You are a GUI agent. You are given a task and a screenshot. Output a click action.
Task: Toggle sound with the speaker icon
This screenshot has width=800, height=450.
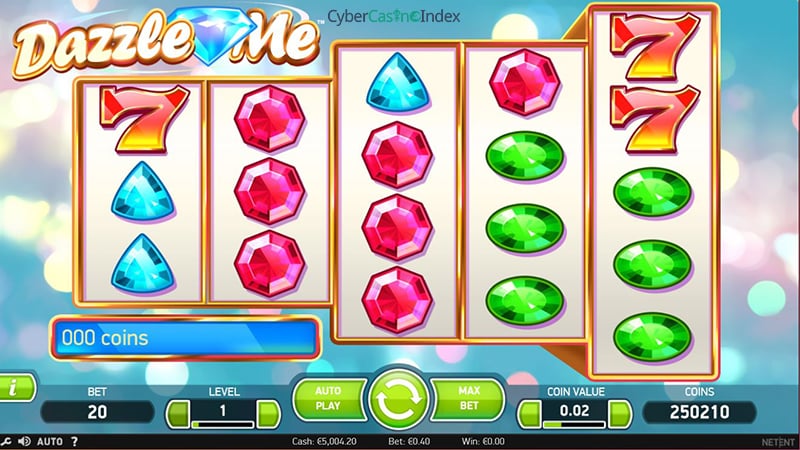point(23,441)
